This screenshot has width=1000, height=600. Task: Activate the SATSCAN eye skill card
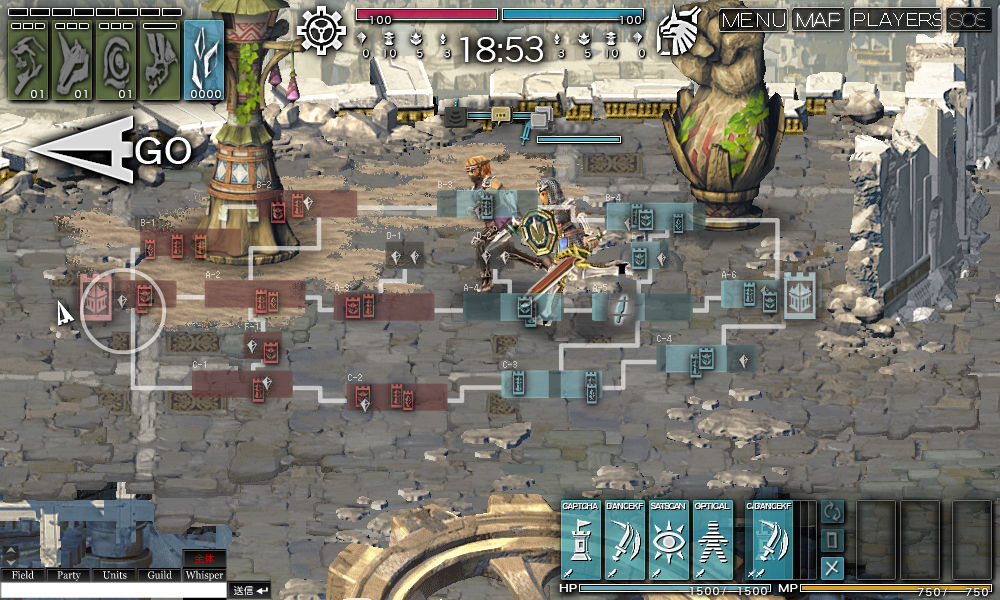pyautogui.click(x=668, y=540)
